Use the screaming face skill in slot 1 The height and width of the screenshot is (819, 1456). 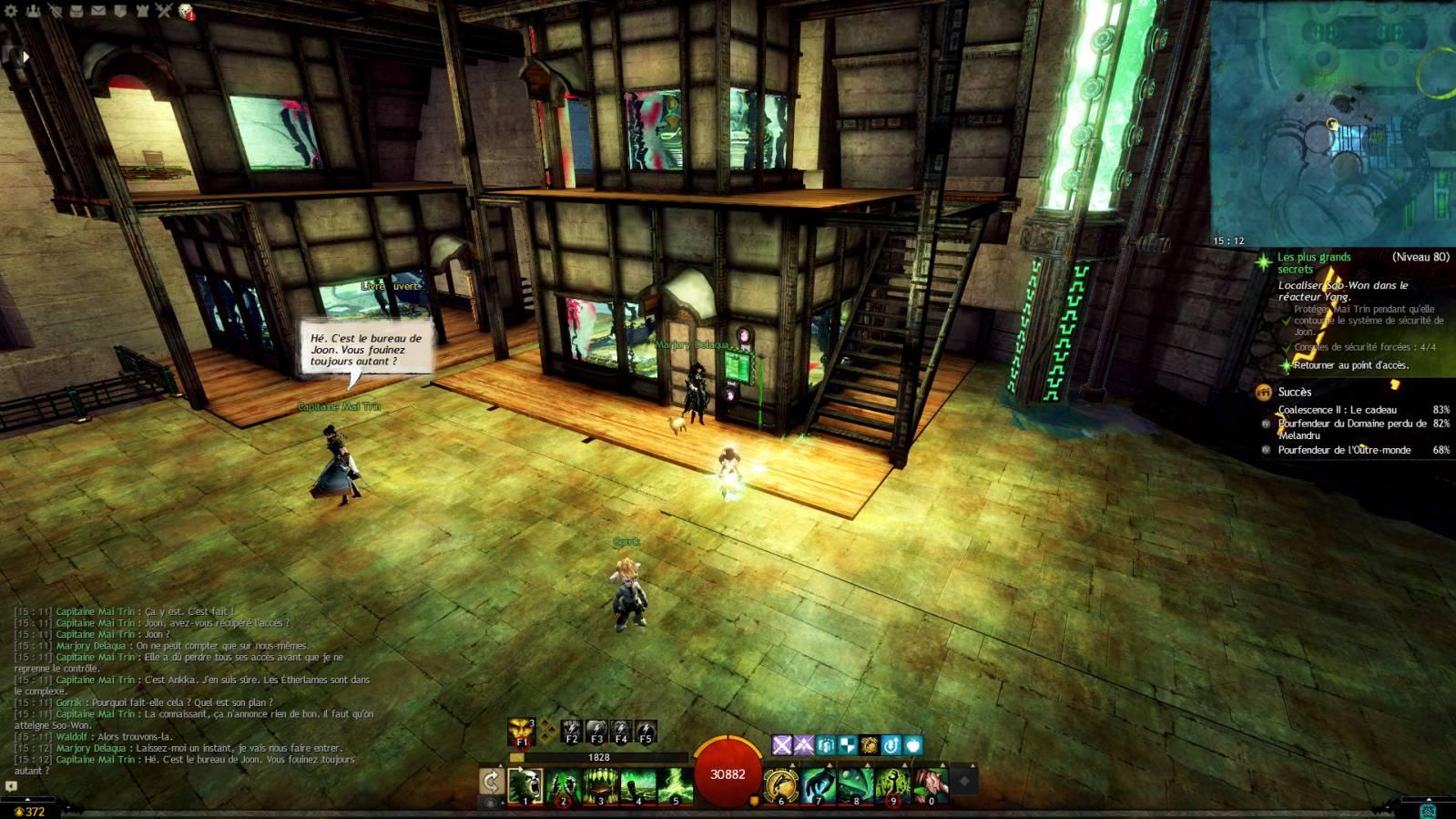point(525,784)
